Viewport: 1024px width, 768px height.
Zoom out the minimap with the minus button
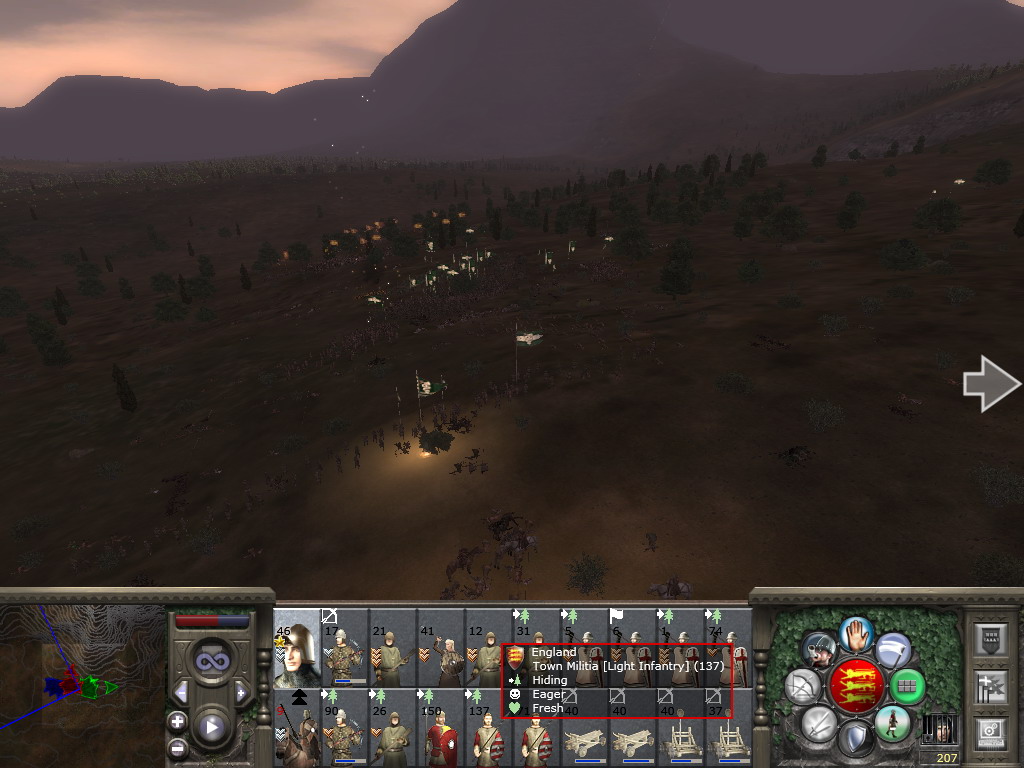(x=178, y=746)
